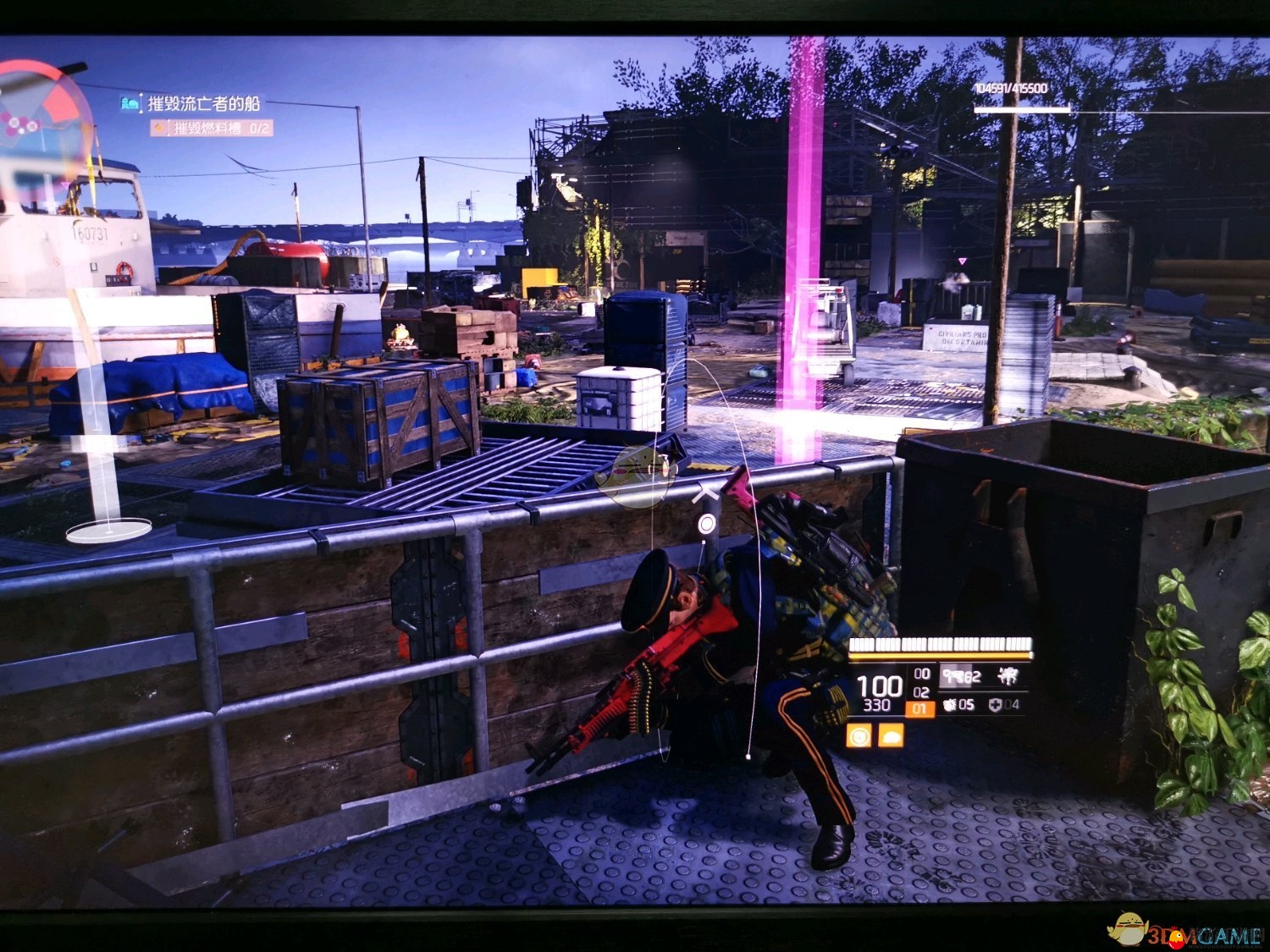Viewport: 1270px width, 952px height.
Task: Use the armor kit shield icon
Action: pos(994,704)
